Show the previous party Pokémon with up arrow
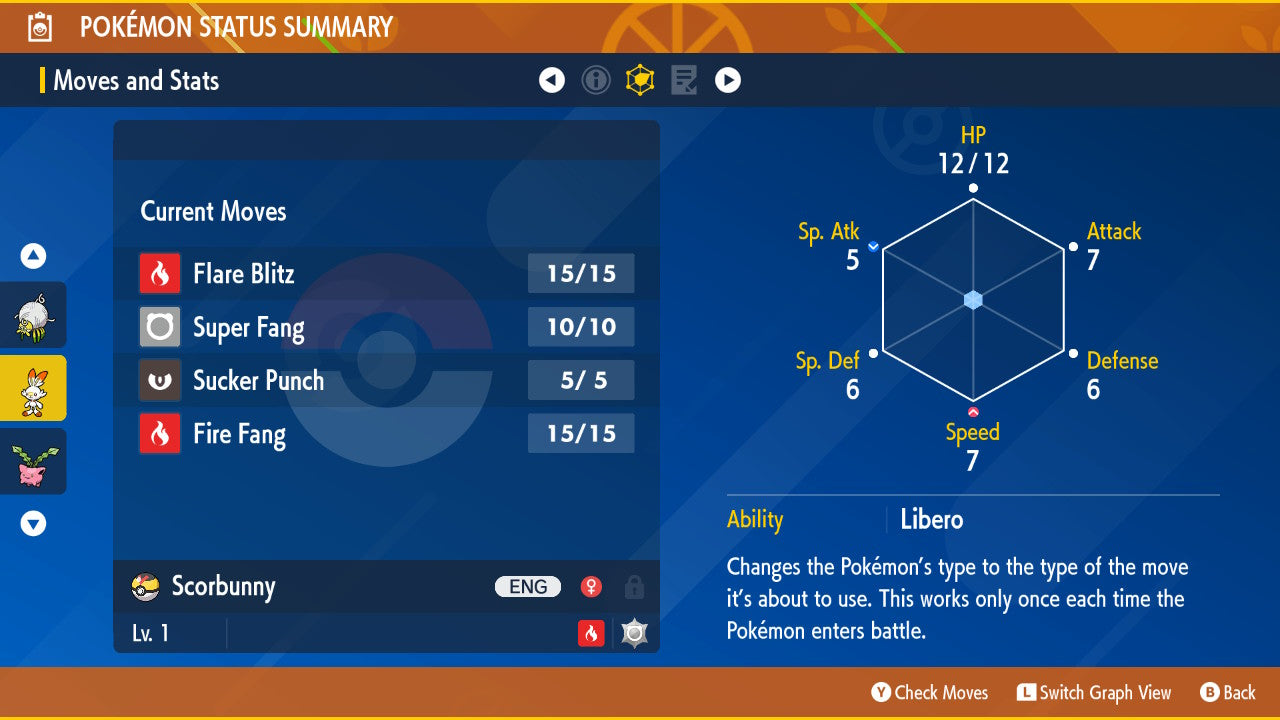1280x720 pixels. pyautogui.click(x=33, y=257)
